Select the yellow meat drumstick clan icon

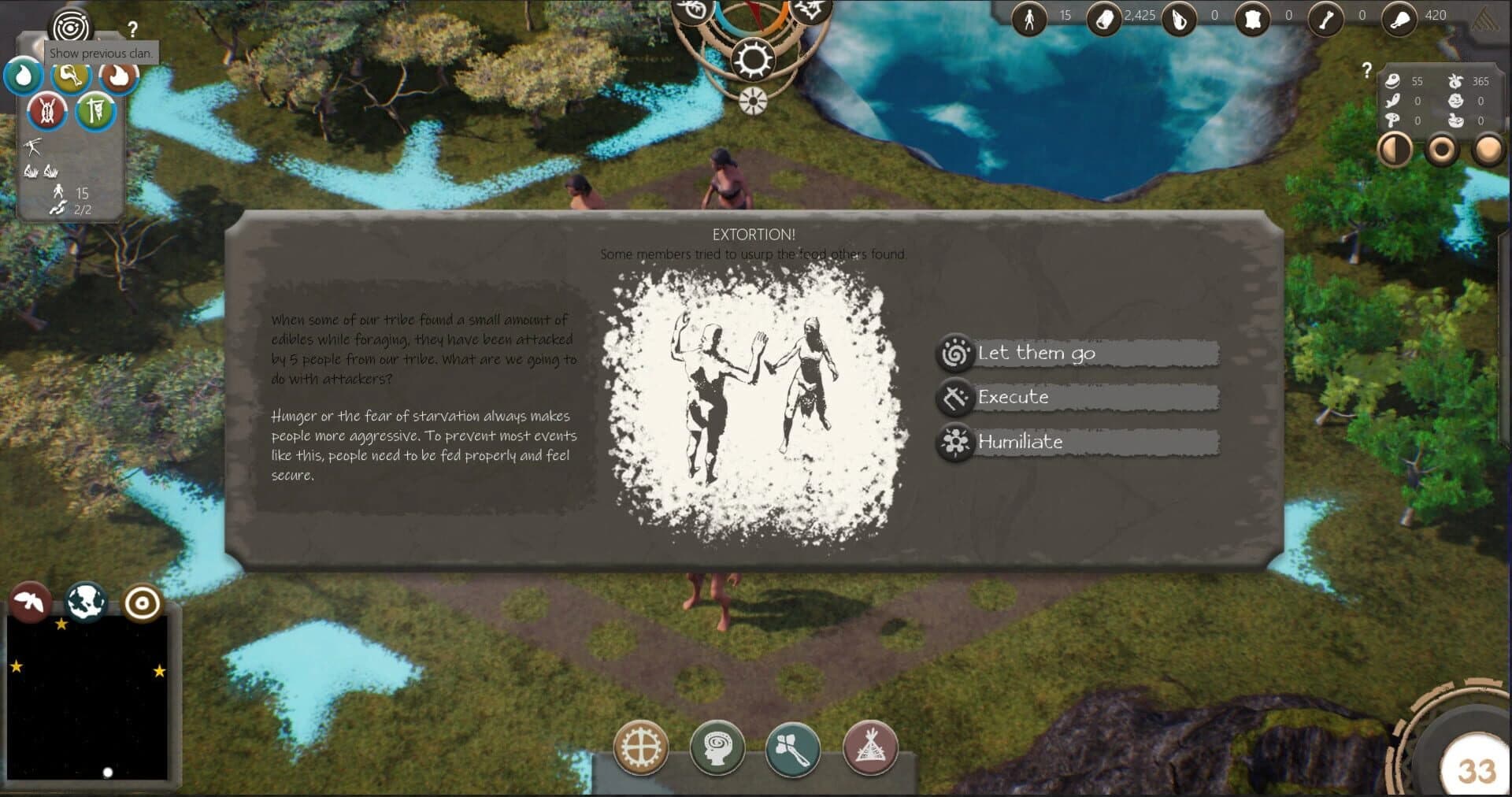click(71, 76)
